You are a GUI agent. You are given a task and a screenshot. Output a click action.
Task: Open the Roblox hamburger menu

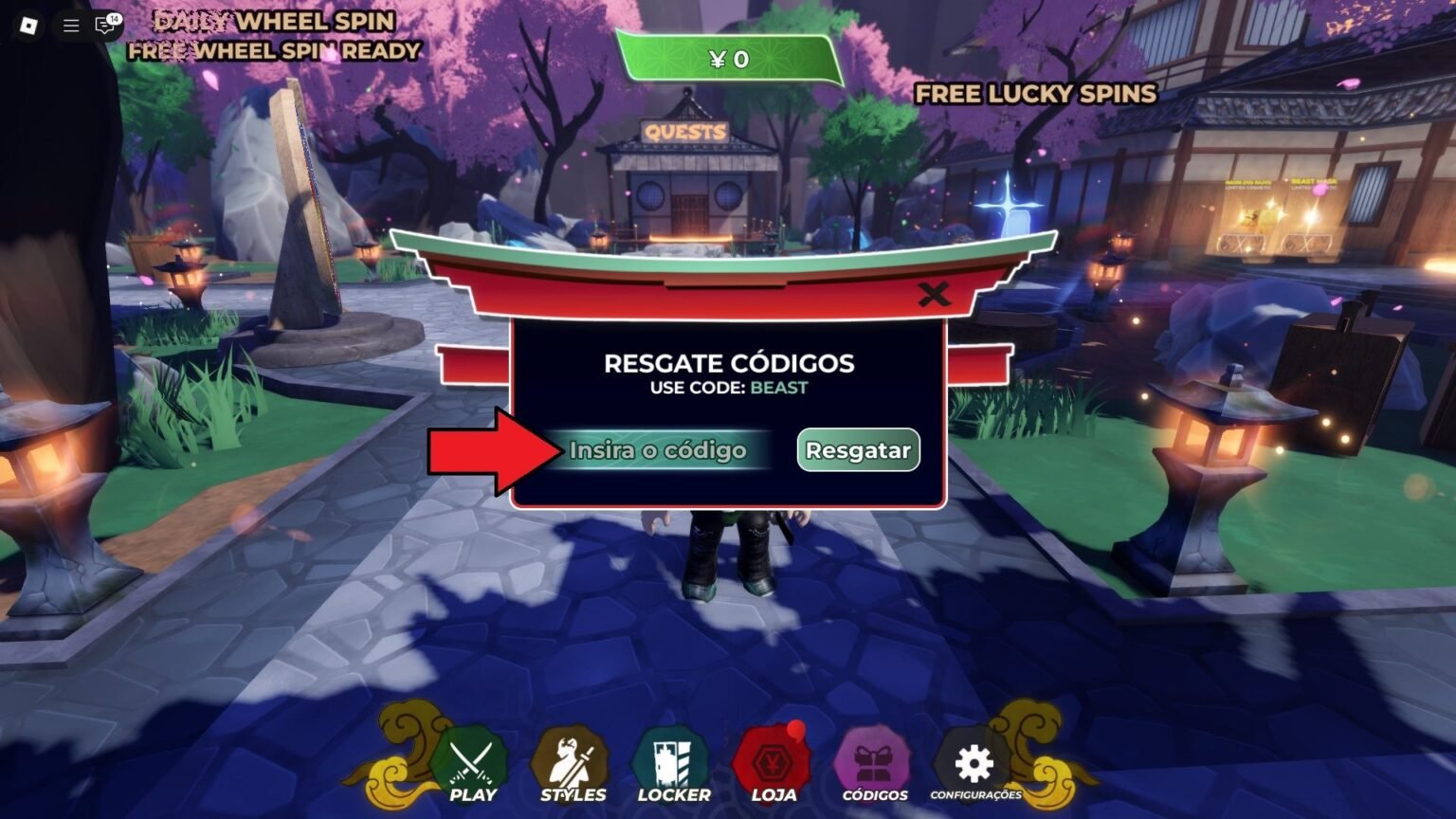tap(68, 26)
